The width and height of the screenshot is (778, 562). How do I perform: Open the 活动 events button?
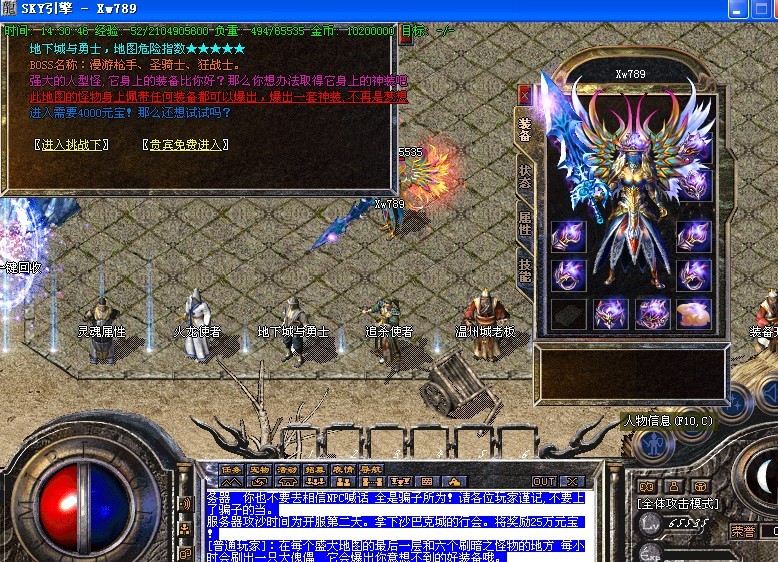[x=288, y=469]
